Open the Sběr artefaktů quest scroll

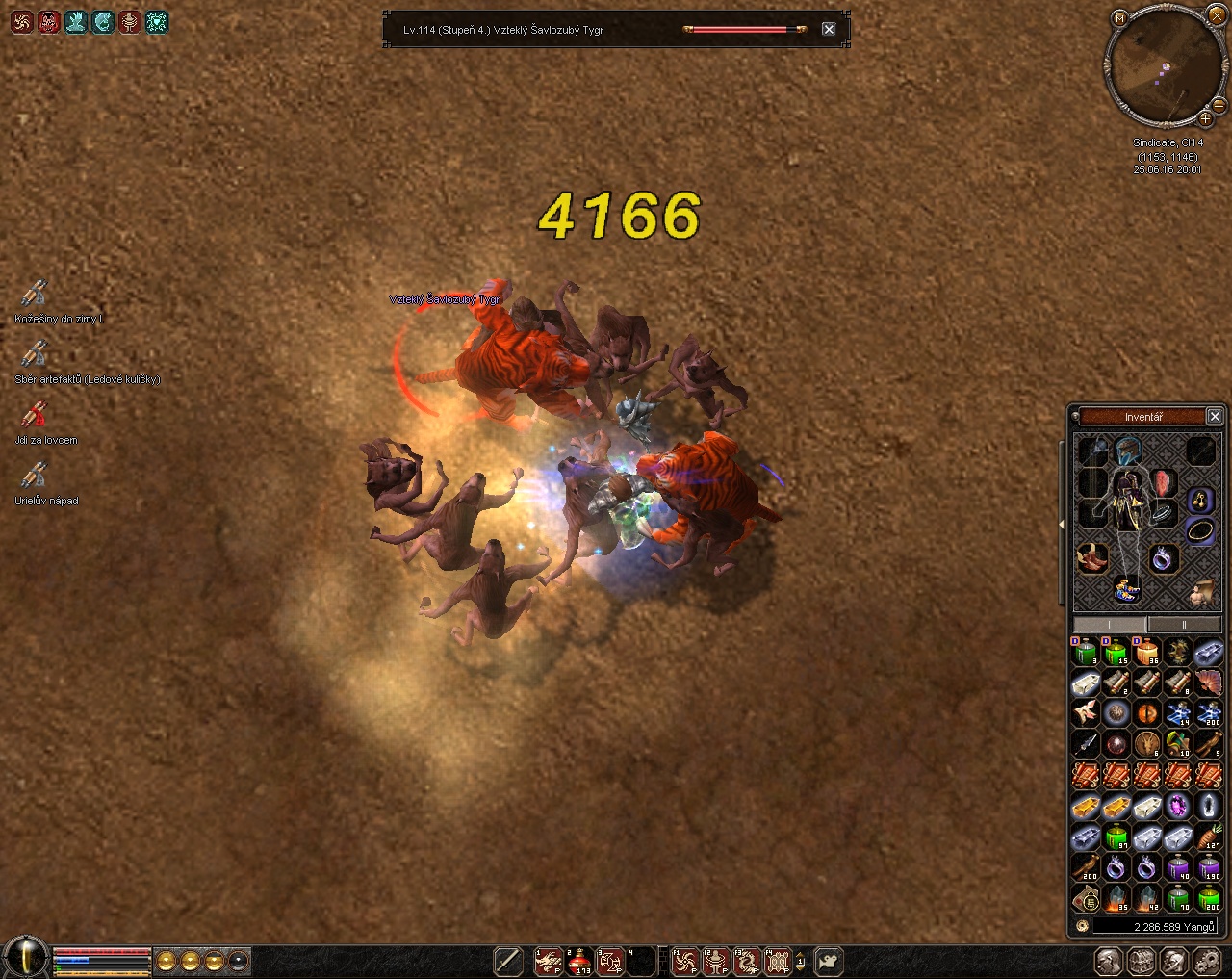(x=35, y=353)
